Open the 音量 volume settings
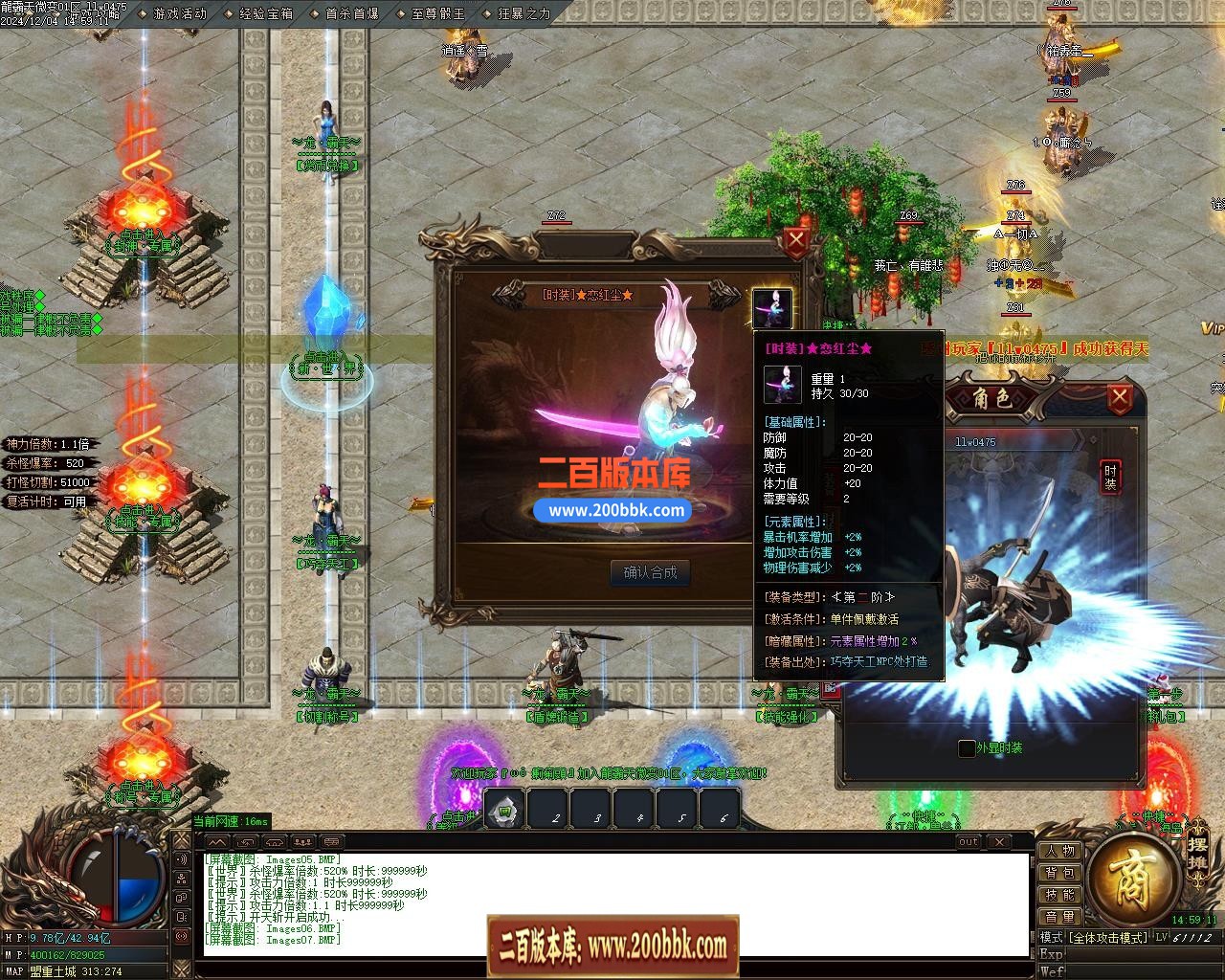Image resolution: width=1225 pixels, height=980 pixels. click(1059, 917)
